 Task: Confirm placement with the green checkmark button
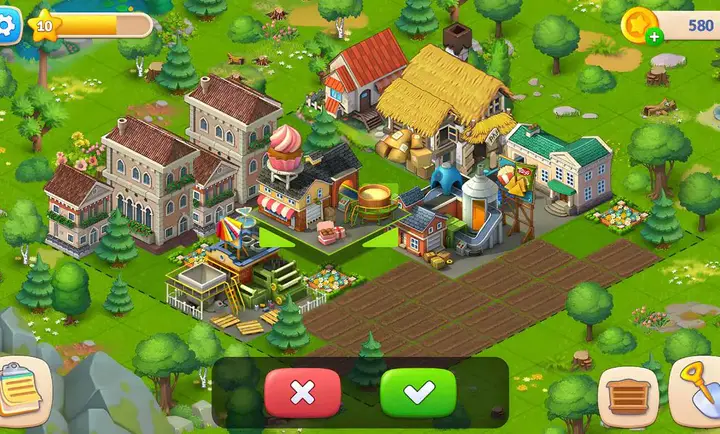pyautogui.click(x=418, y=393)
